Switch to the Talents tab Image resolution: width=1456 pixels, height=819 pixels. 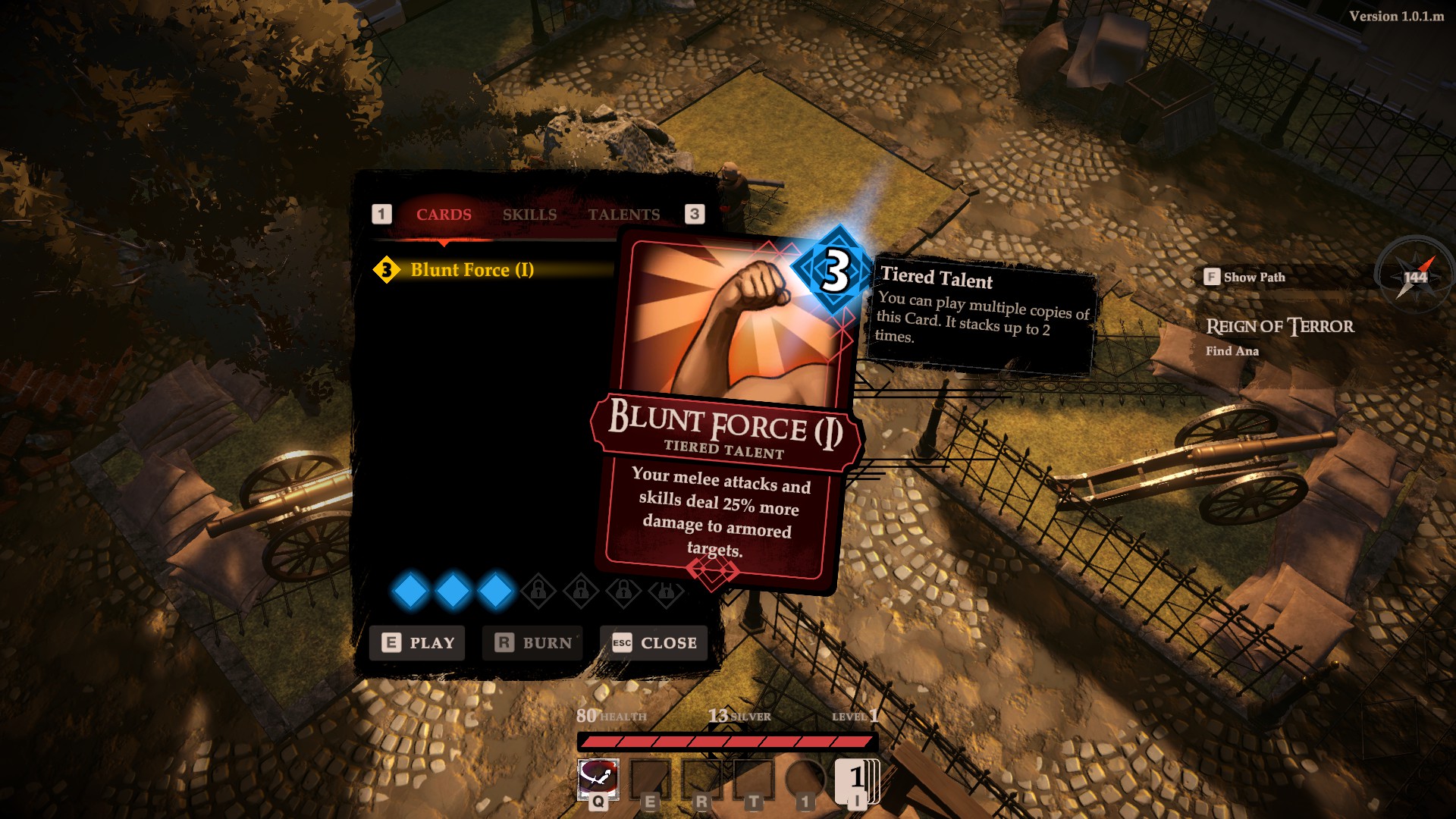click(x=623, y=215)
